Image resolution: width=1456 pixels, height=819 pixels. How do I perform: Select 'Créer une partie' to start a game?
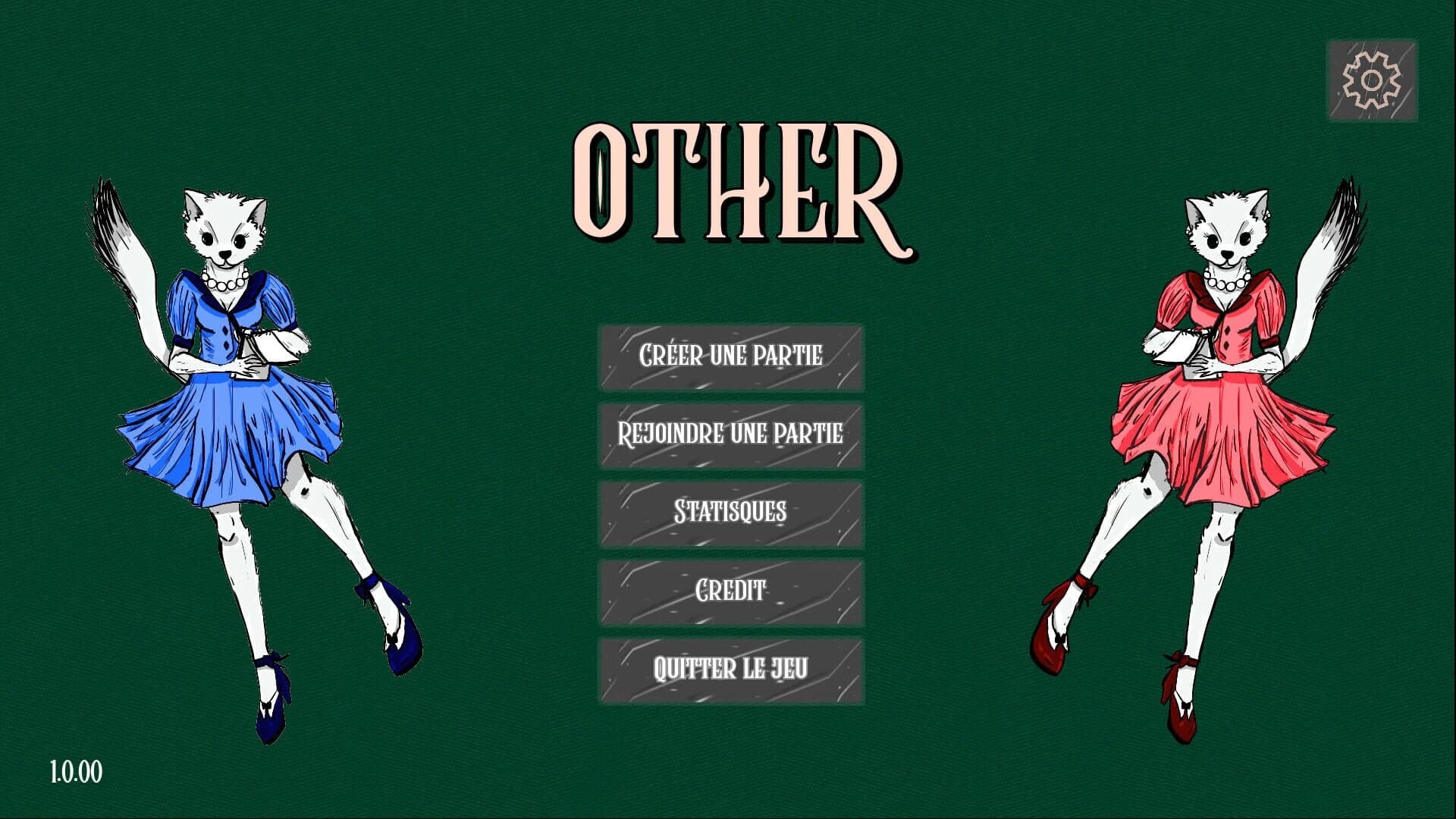(732, 356)
